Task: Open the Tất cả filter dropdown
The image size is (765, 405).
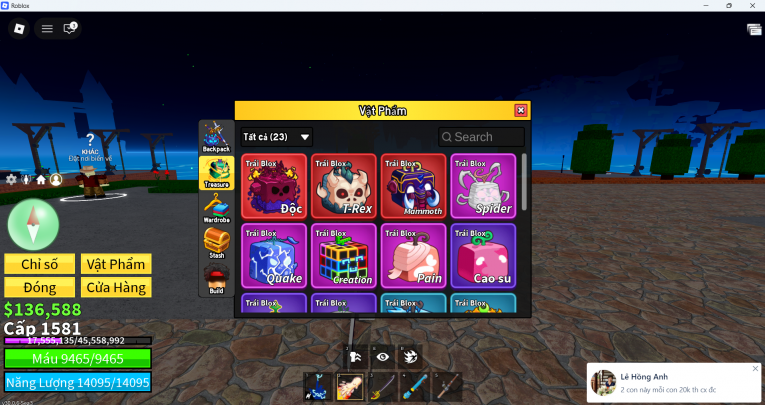Action: [277, 137]
